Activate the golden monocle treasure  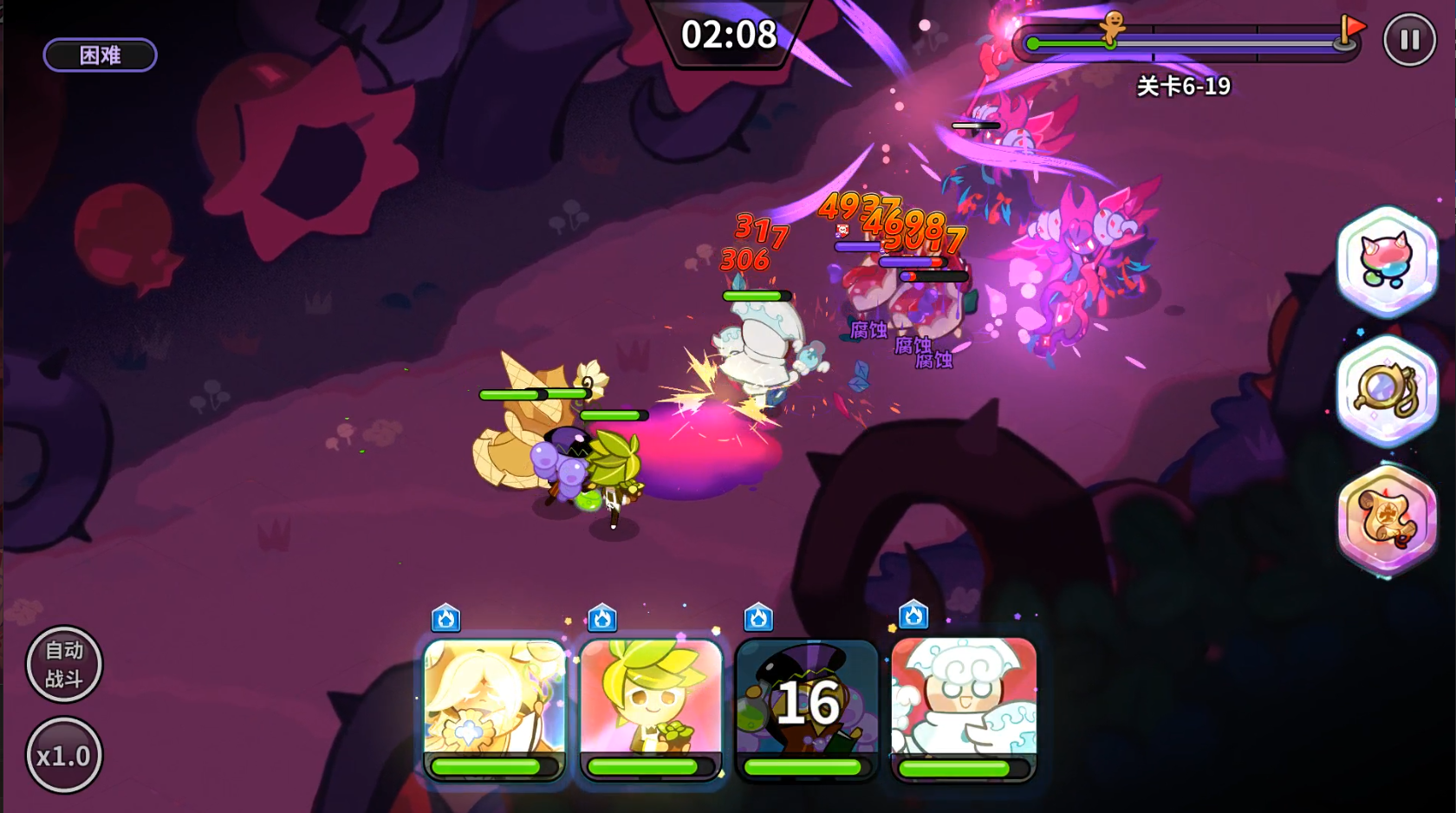tap(1387, 390)
